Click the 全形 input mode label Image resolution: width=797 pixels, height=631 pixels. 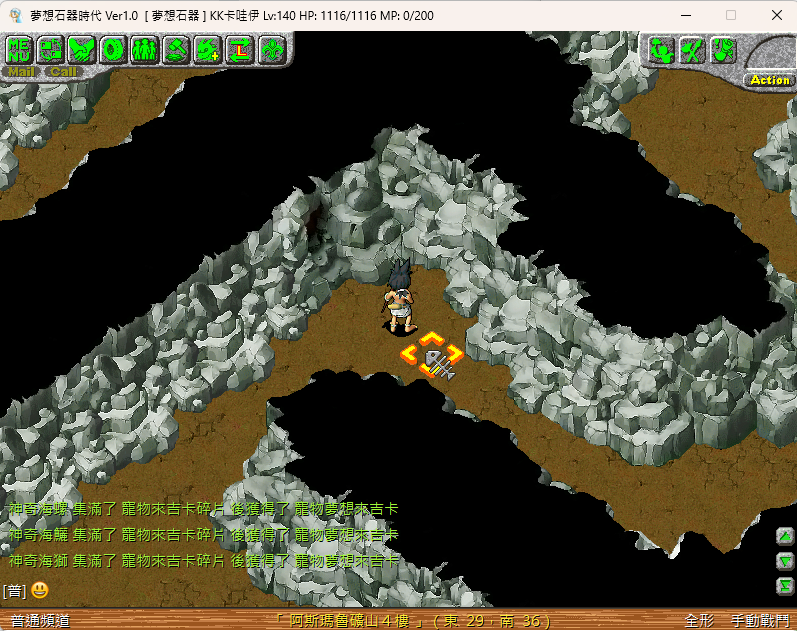point(699,620)
